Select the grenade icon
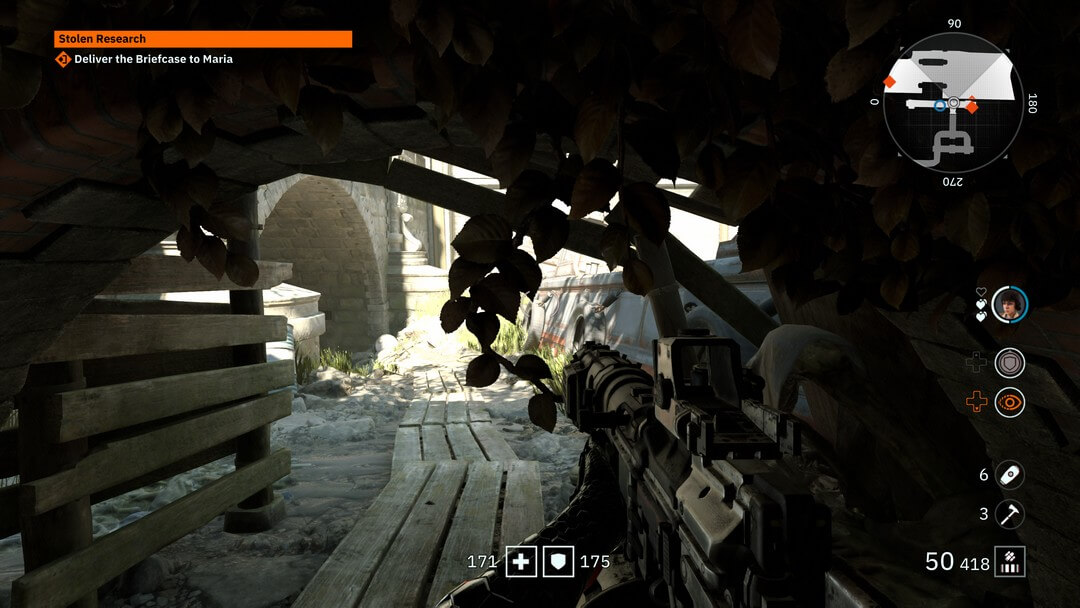 point(1010,475)
